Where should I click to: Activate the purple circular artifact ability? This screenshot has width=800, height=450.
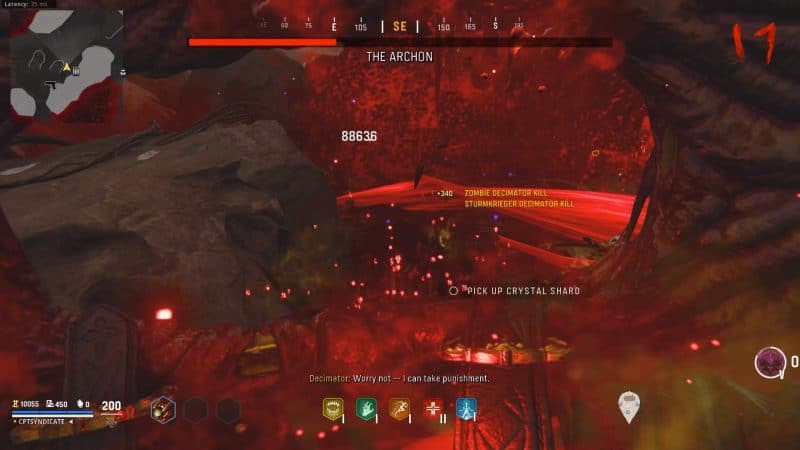[770, 361]
